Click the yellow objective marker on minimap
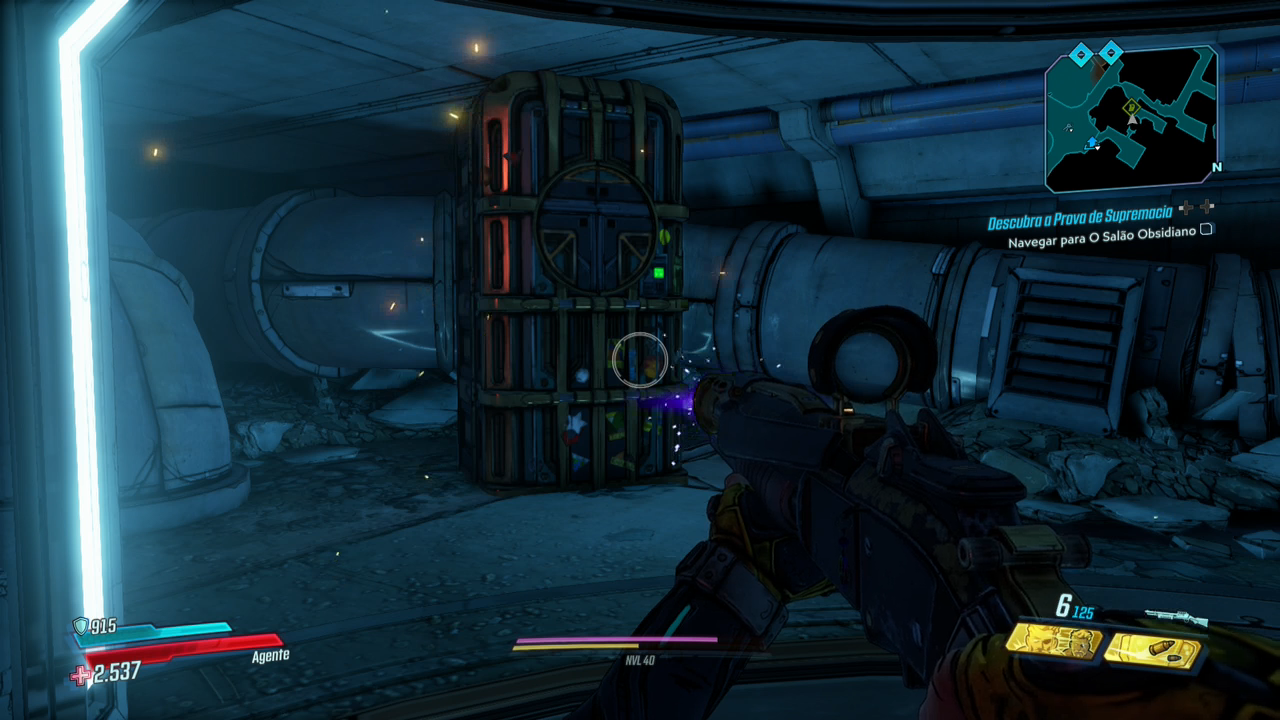Viewport: 1280px width, 720px height. 1131,107
